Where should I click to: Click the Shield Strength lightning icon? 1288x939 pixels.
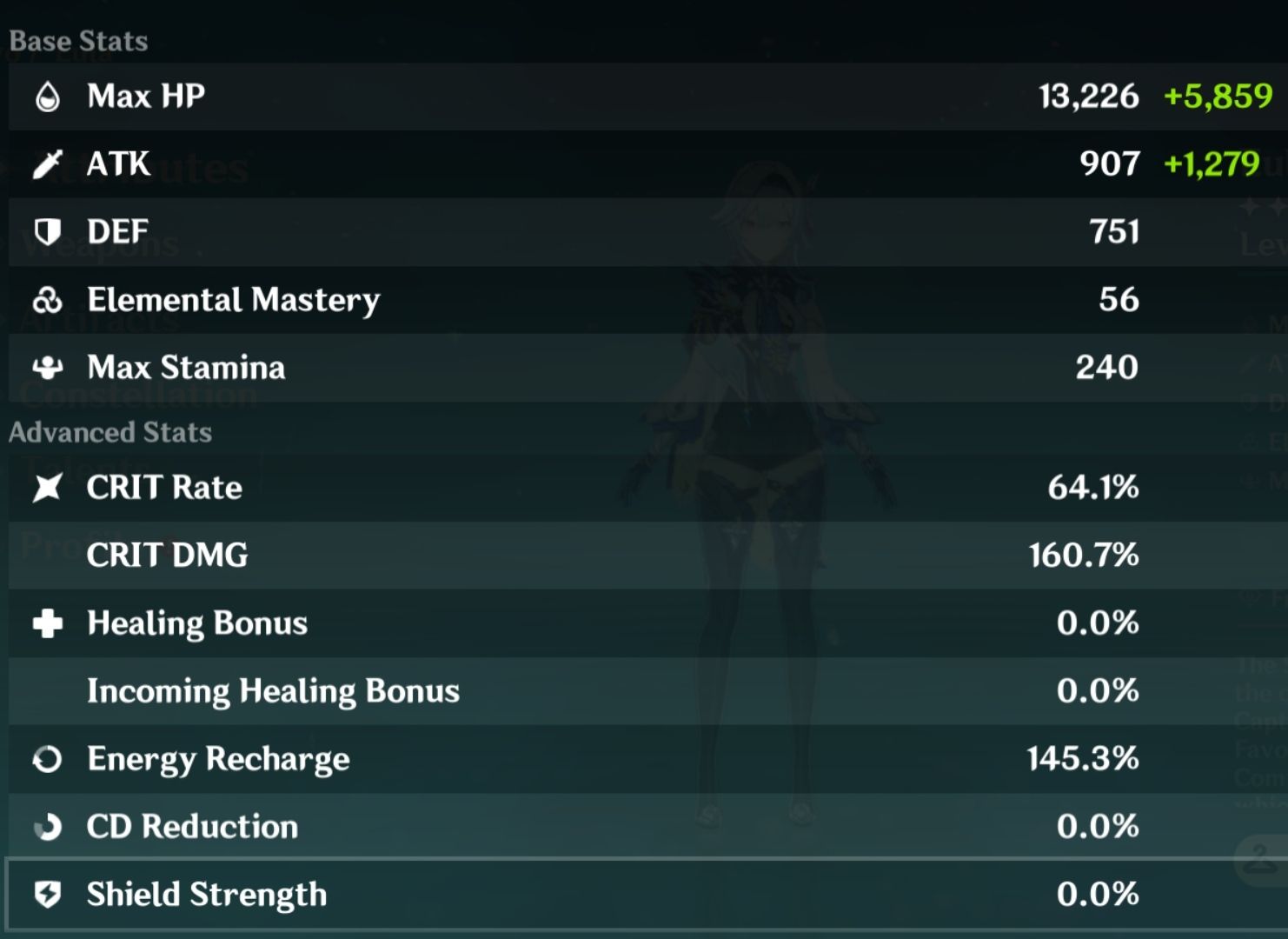(49, 894)
